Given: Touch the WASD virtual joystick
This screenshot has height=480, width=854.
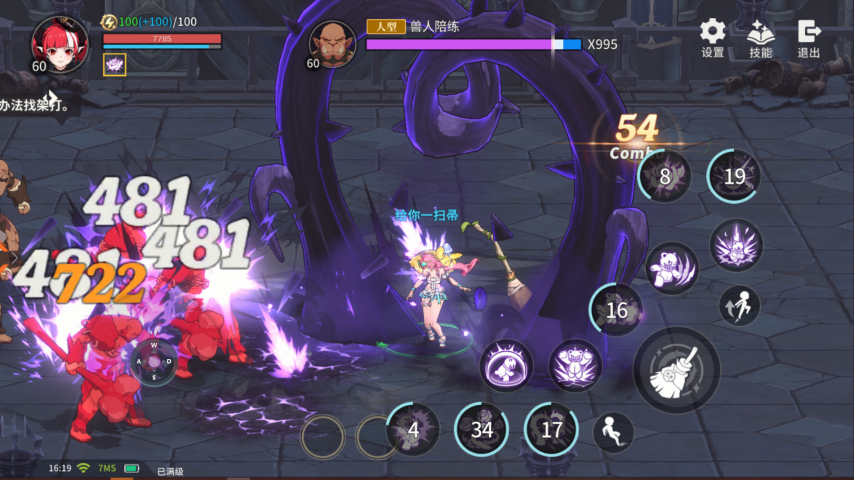Looking at the screenshot, I should [154, 361].
